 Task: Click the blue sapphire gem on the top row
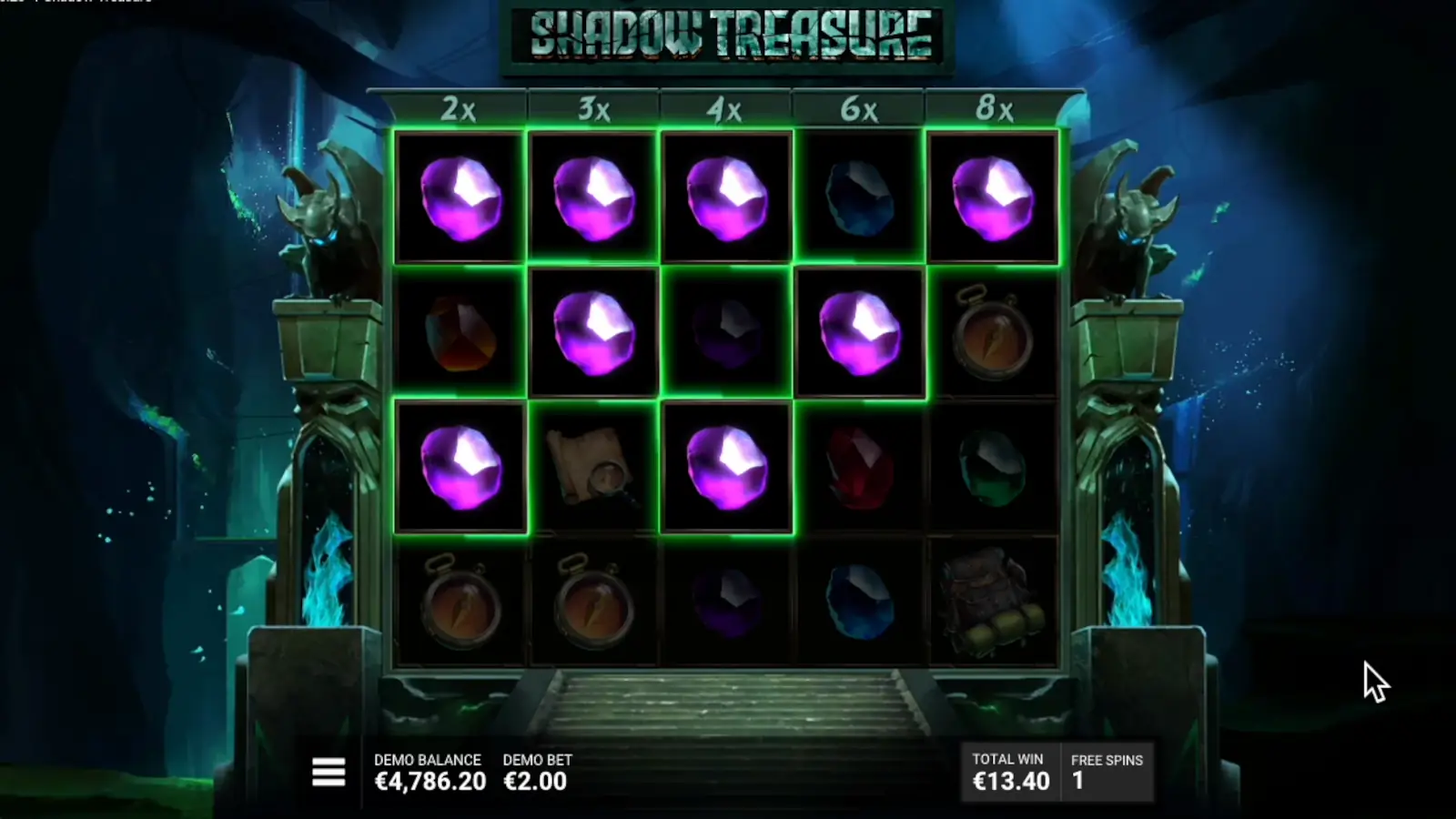point(859,198)
